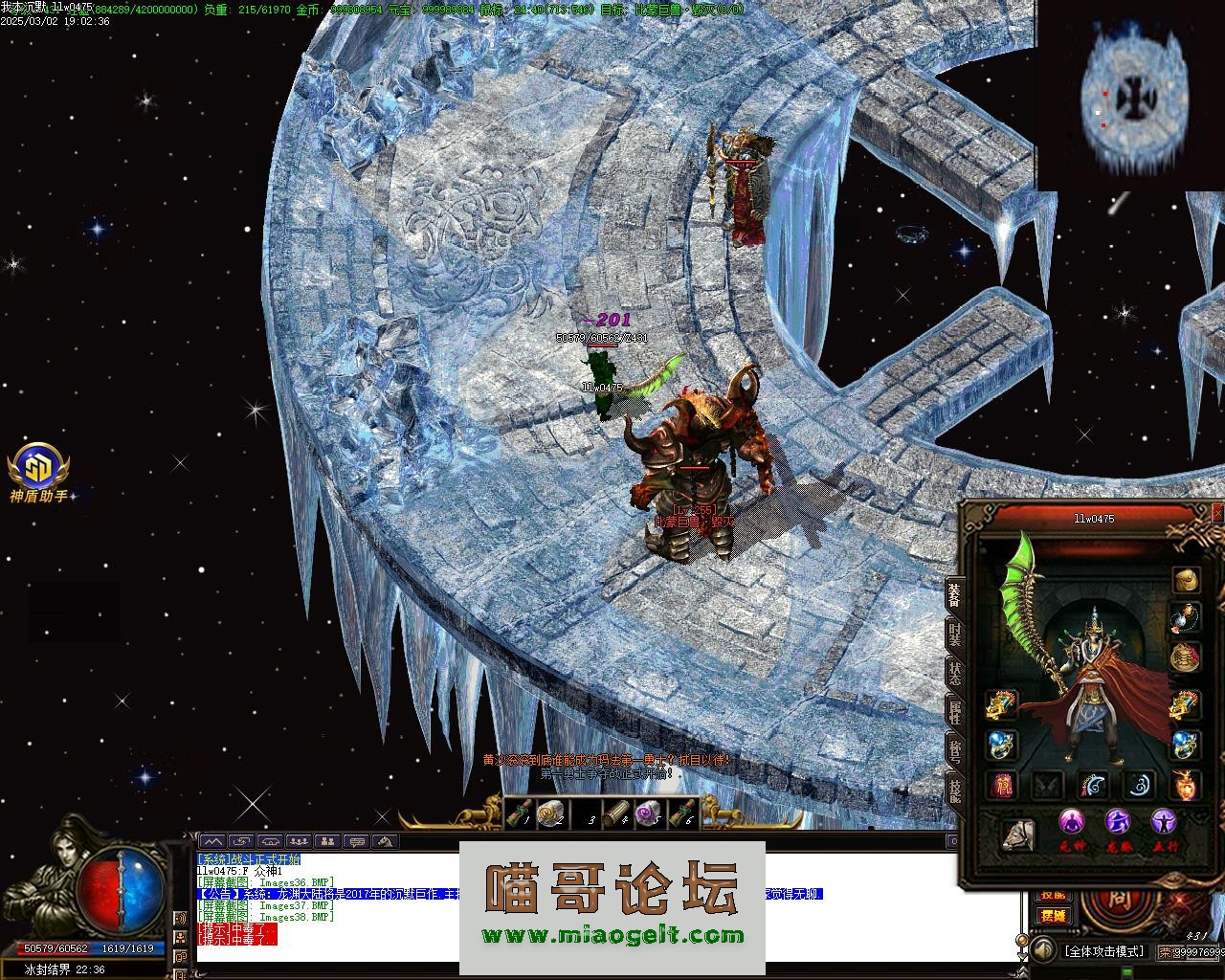Select the horse-head chat channel button
Viewport: 1225px width, 980px height.
pyautogui.click(x=387, y=842)
